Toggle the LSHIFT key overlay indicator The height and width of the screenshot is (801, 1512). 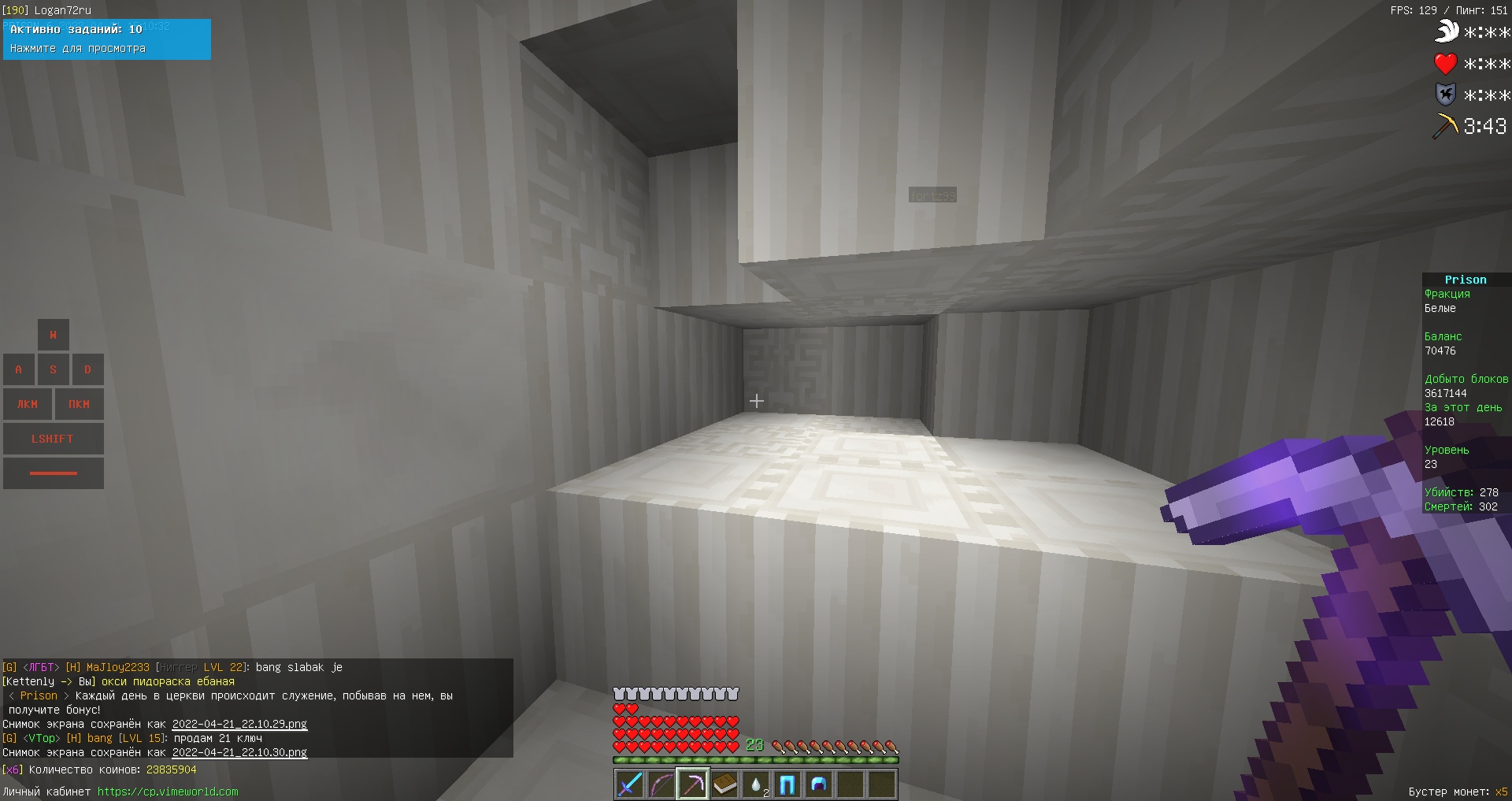[53, 438]
